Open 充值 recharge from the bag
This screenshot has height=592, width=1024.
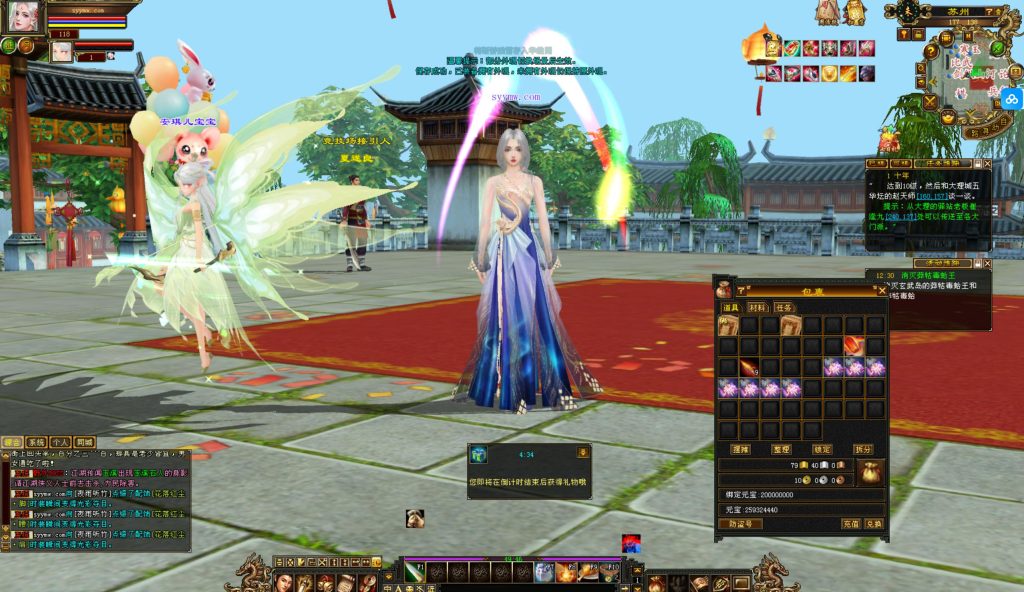pyautogui.click(x=851, y=523)
